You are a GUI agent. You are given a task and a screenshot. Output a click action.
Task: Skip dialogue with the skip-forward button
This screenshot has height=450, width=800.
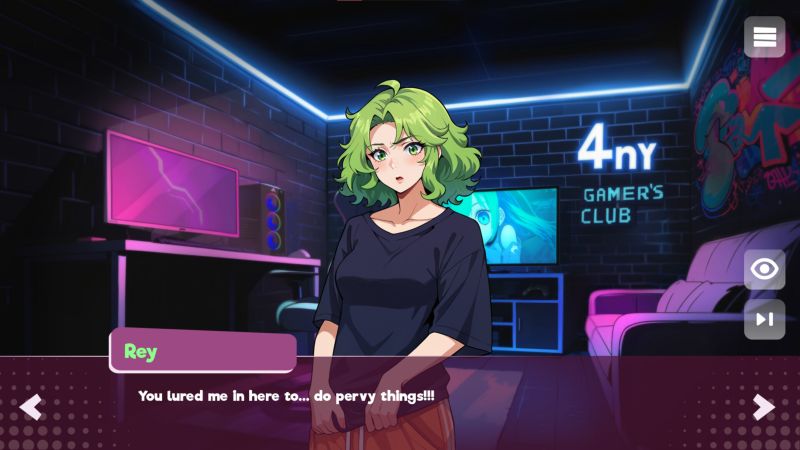point(765,319)
